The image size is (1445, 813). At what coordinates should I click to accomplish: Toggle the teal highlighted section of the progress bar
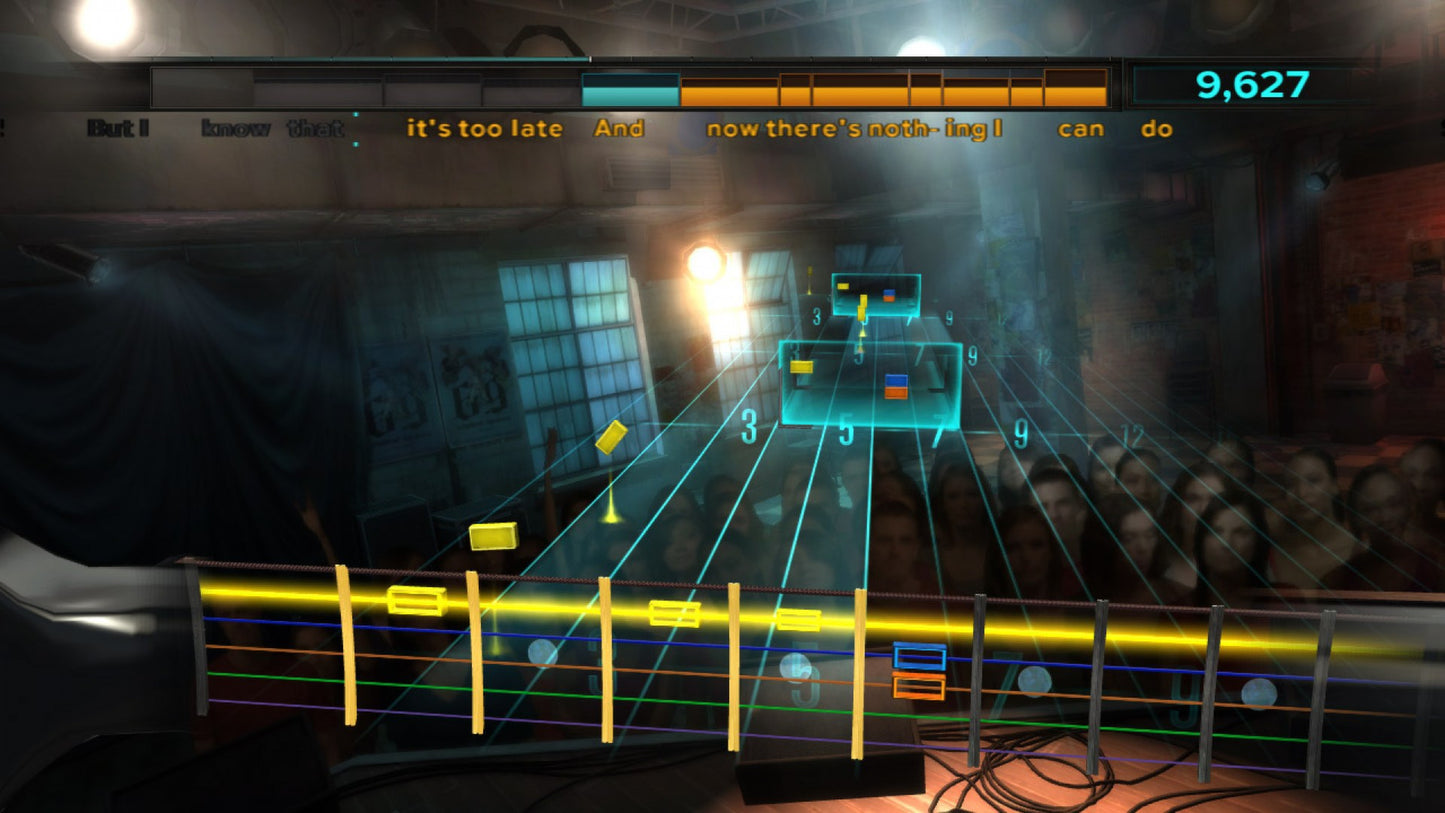click(628, 86)
